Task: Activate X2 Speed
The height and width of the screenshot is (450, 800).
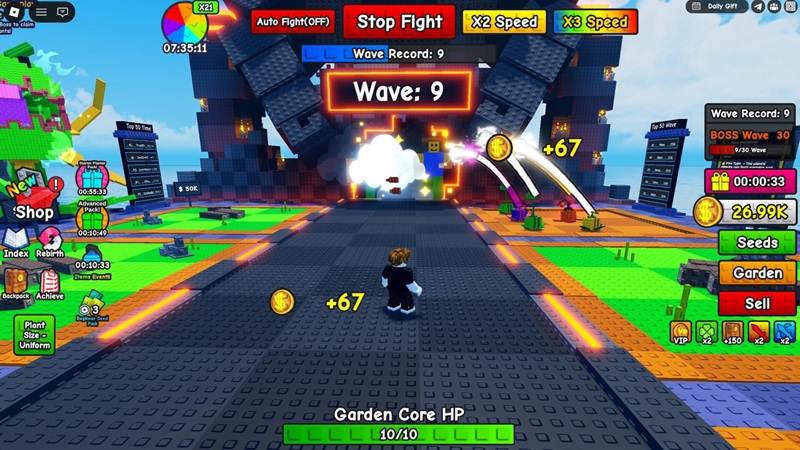Action: coord(504,22)
